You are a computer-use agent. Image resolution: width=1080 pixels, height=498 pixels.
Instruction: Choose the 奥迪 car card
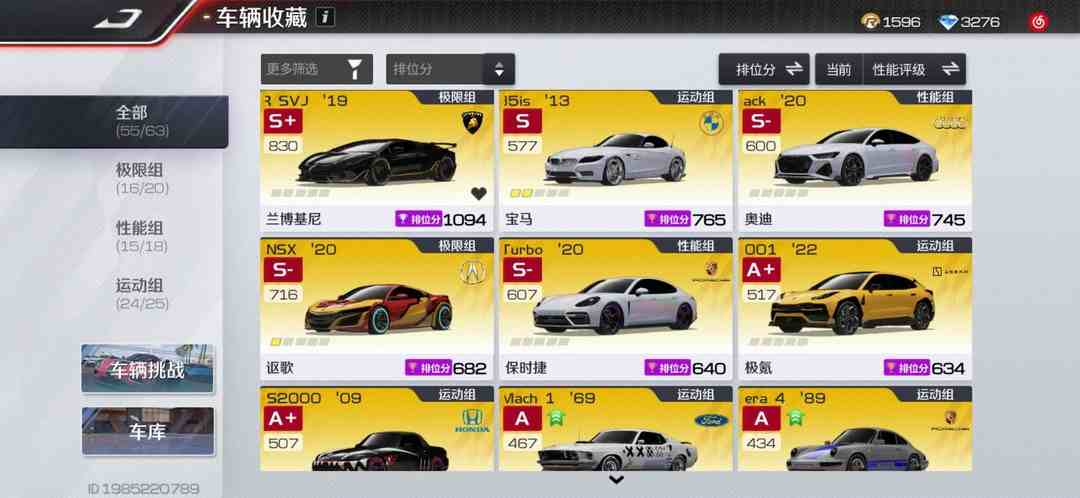point(854,160)
